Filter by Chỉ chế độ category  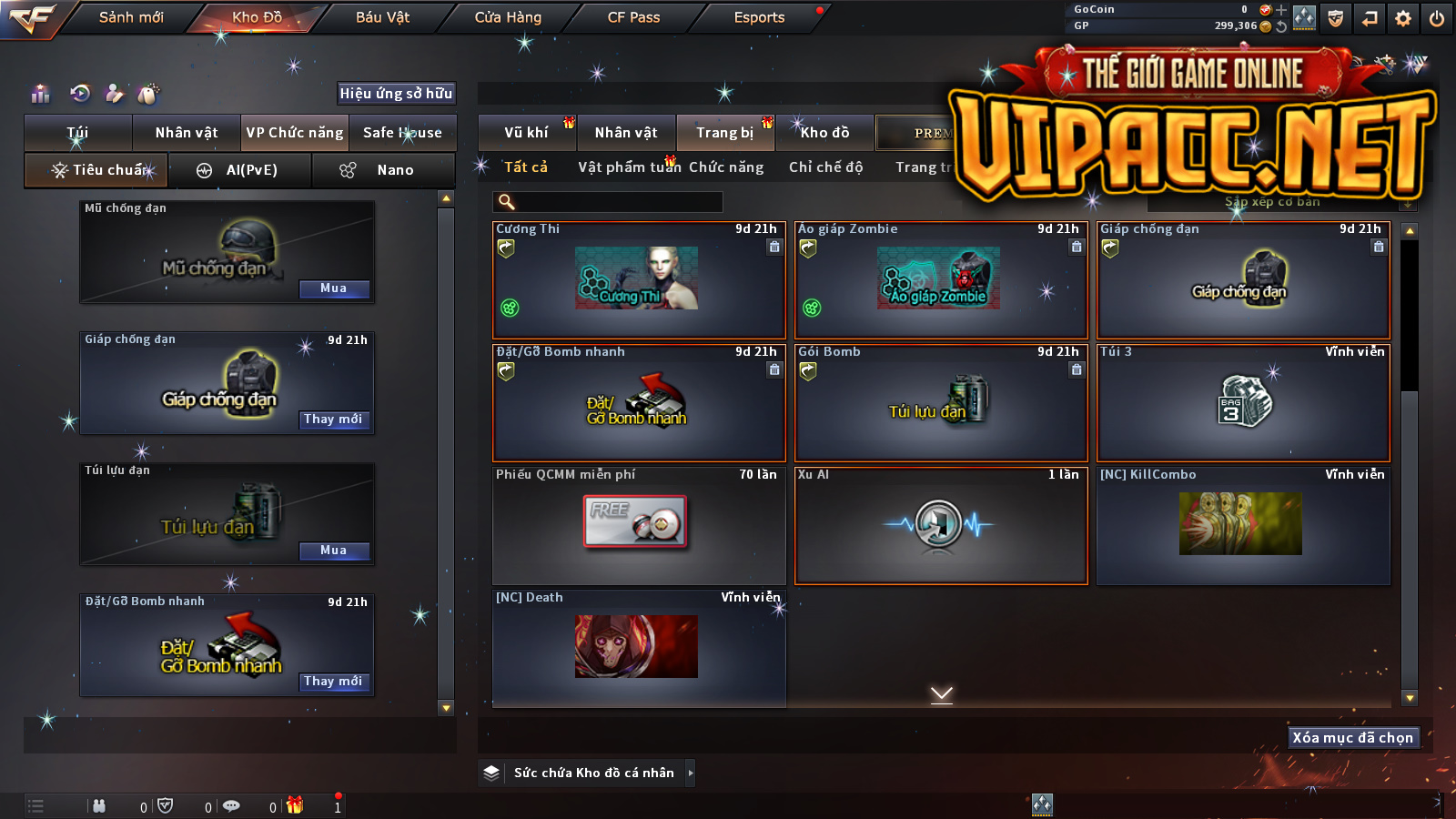pos(825,167)
